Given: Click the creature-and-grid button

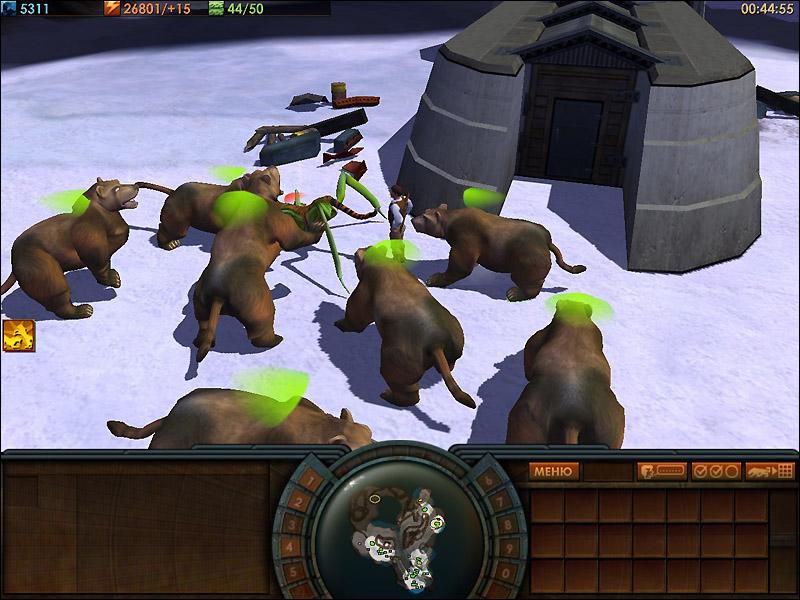Looking at the screenshot, I should [x=770, y=471].
